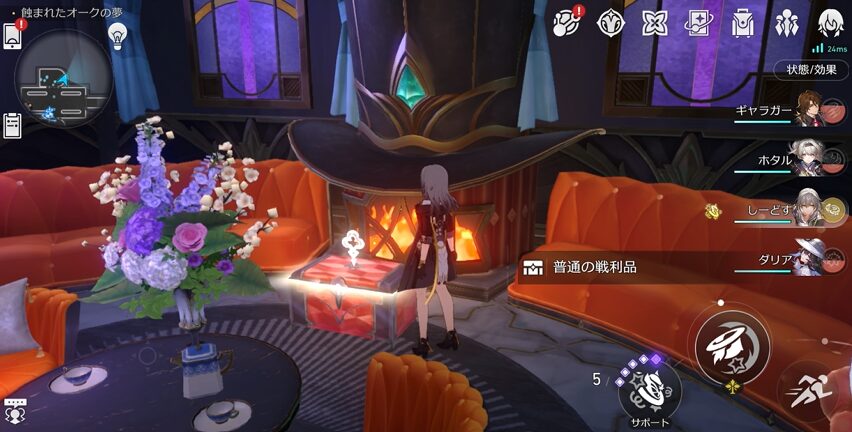Open the backpack inventory

[742, 22]
